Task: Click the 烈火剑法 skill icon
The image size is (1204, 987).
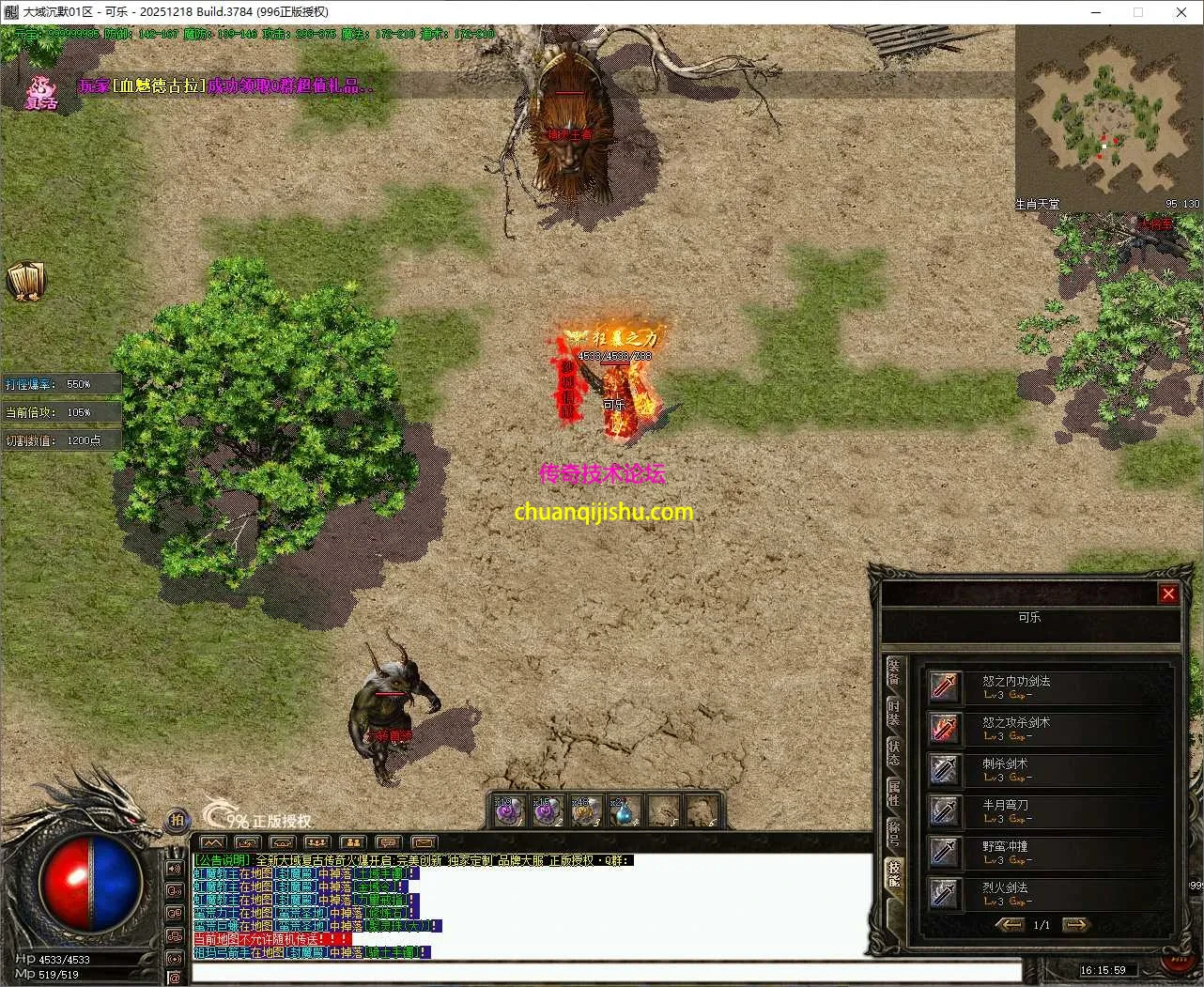Action: [x=945, y=893]
